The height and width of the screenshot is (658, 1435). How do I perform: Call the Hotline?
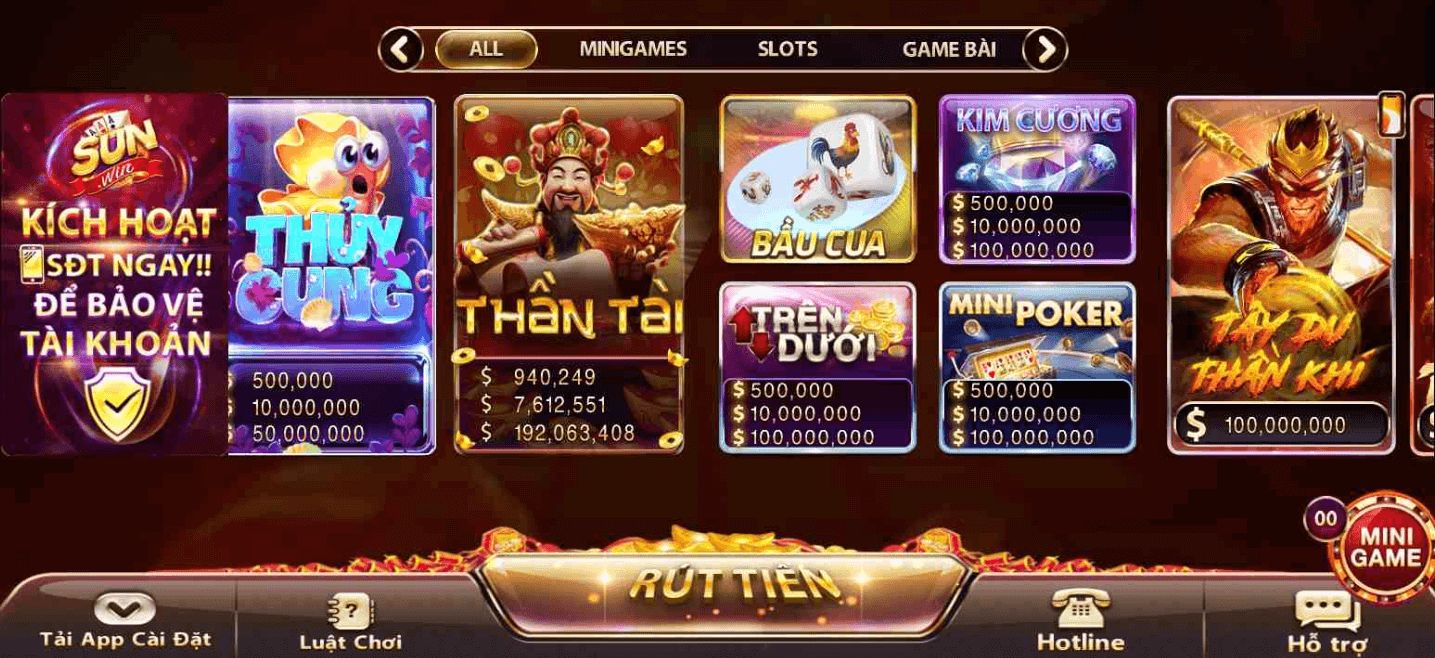coord(1080,622)
